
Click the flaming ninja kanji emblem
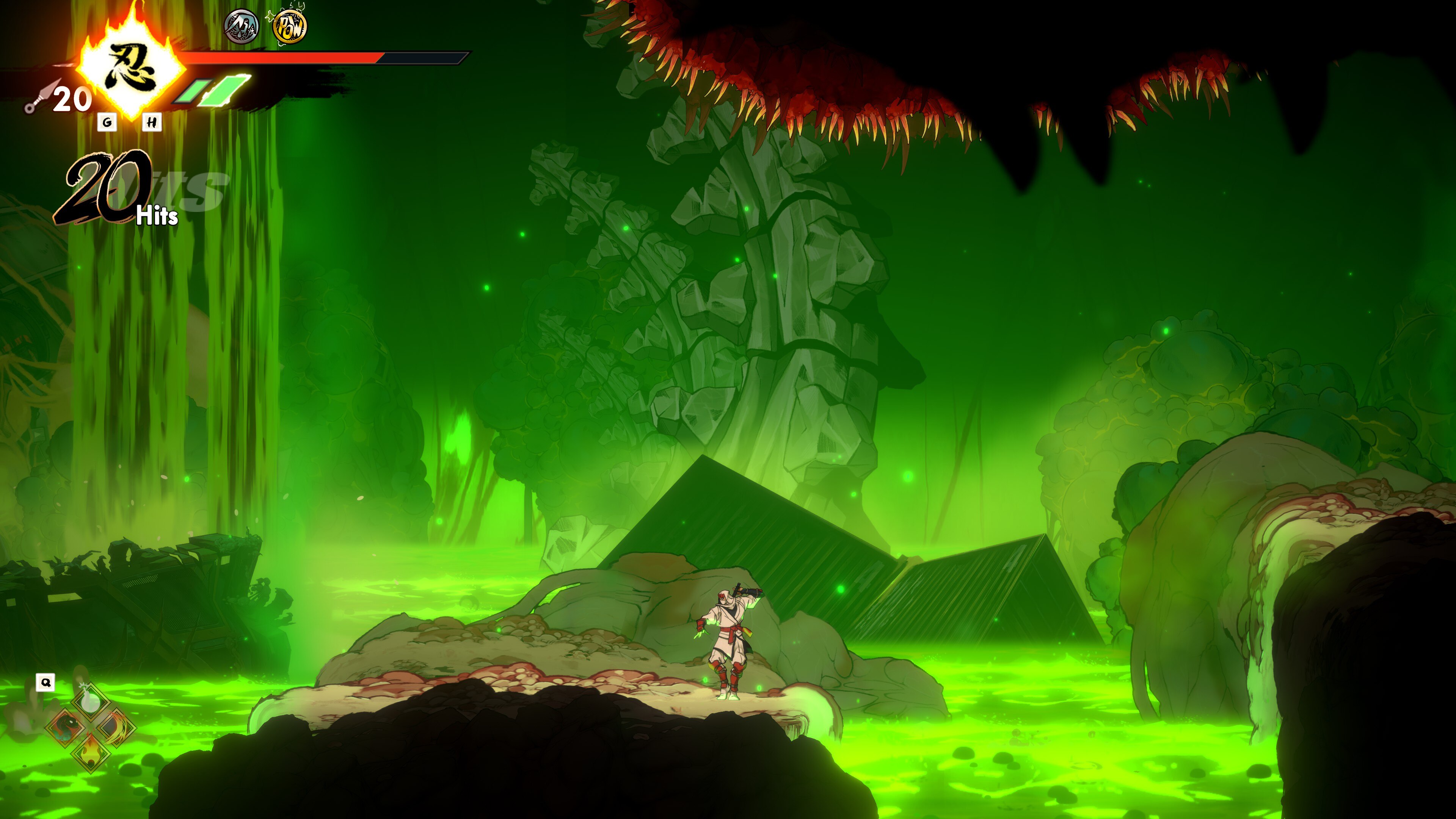point(131,68)
